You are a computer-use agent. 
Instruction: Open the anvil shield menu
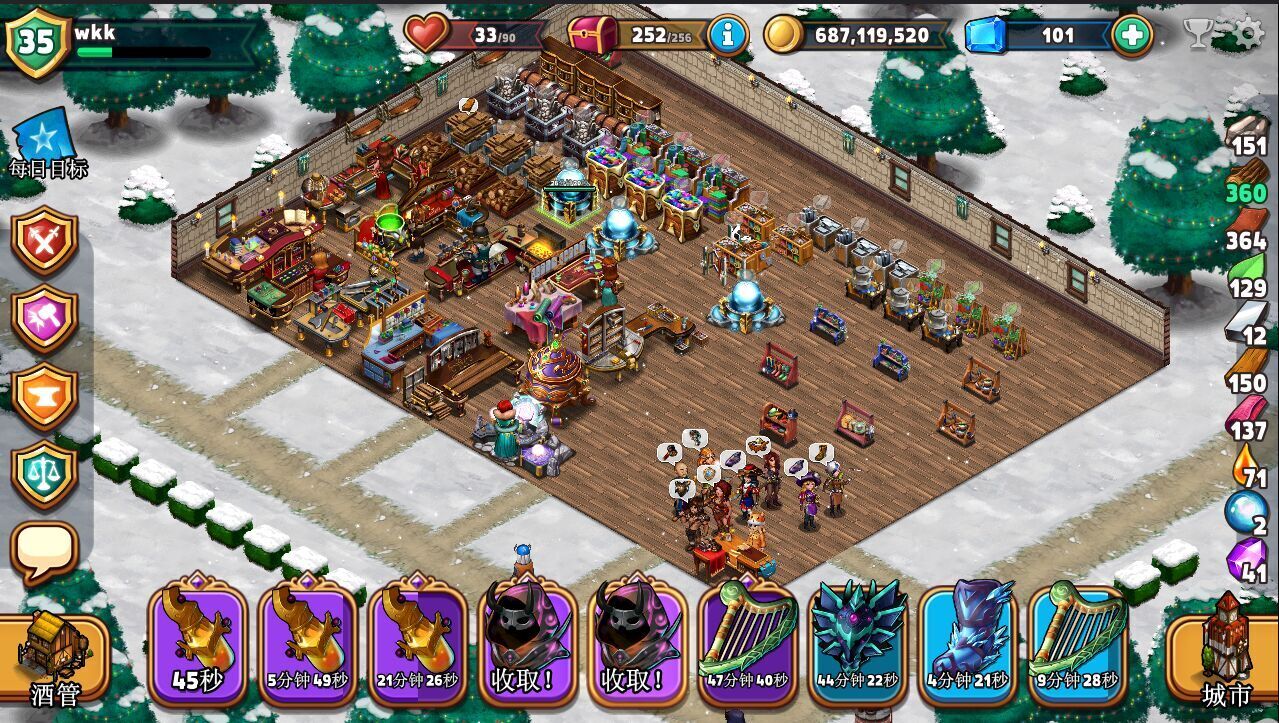coord(45,397)
